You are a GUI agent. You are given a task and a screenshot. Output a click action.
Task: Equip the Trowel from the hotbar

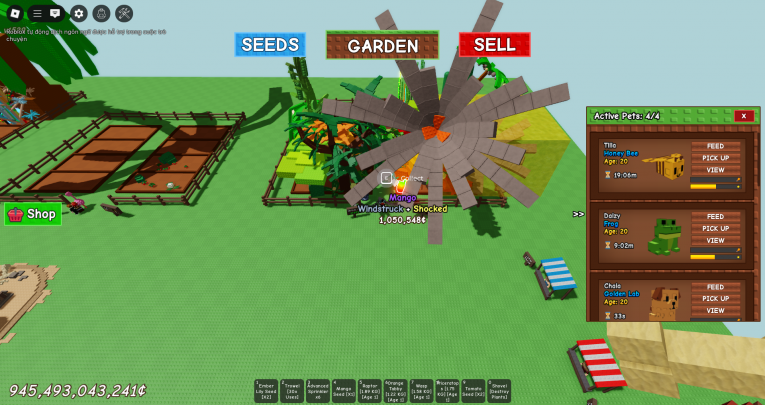point(292,390)
